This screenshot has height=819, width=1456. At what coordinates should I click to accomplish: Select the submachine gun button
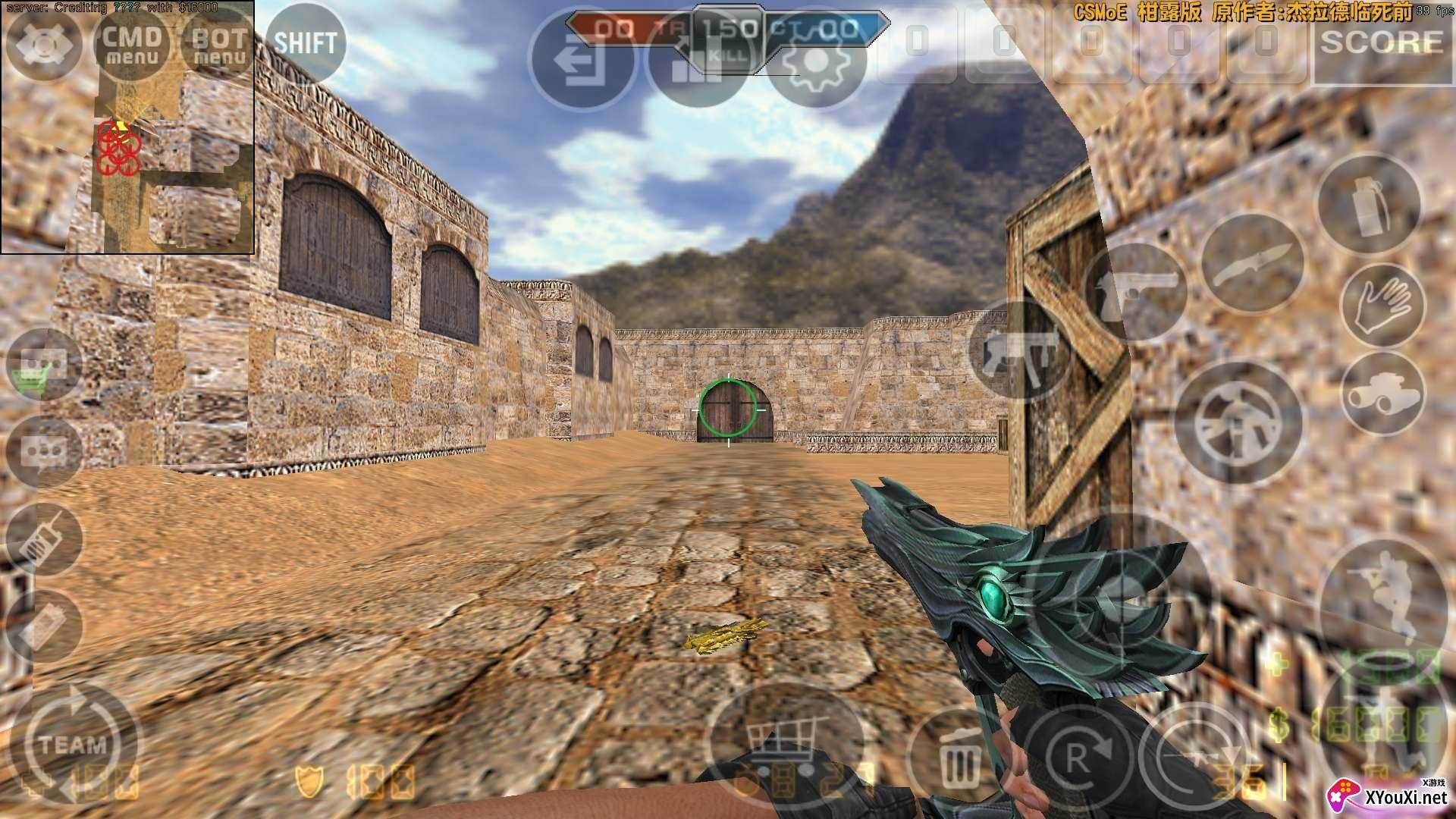click(1016, 350)
